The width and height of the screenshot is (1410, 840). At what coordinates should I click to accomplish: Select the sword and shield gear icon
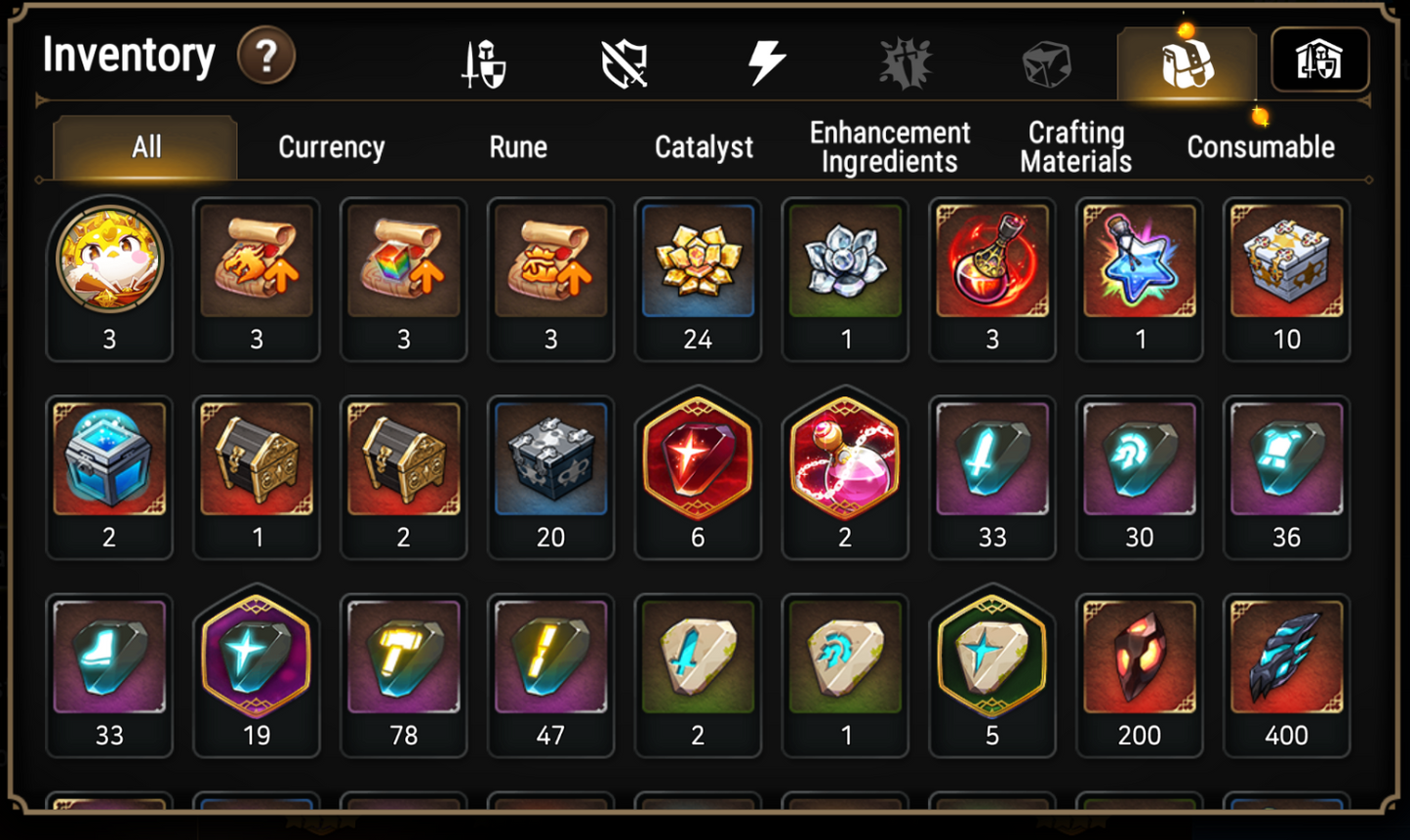click(485, 60)
